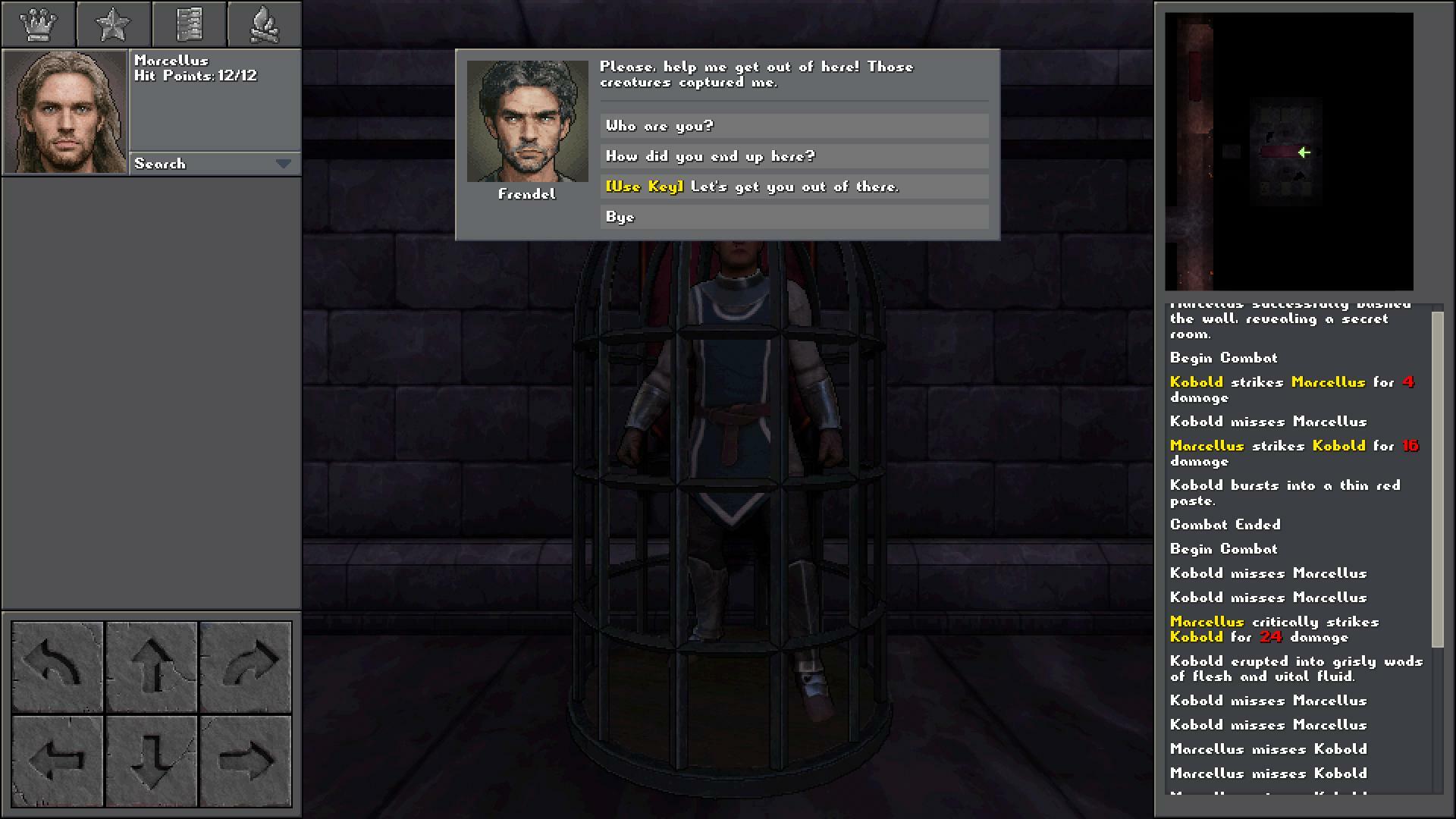Open the Search dropdown
1456x819 pixels.
click(x=215, y=163)
